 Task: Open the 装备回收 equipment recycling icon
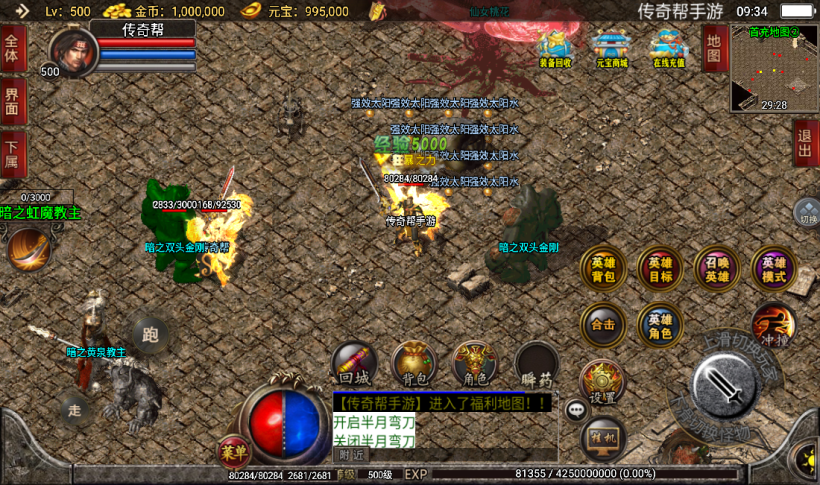coord(555,48)
